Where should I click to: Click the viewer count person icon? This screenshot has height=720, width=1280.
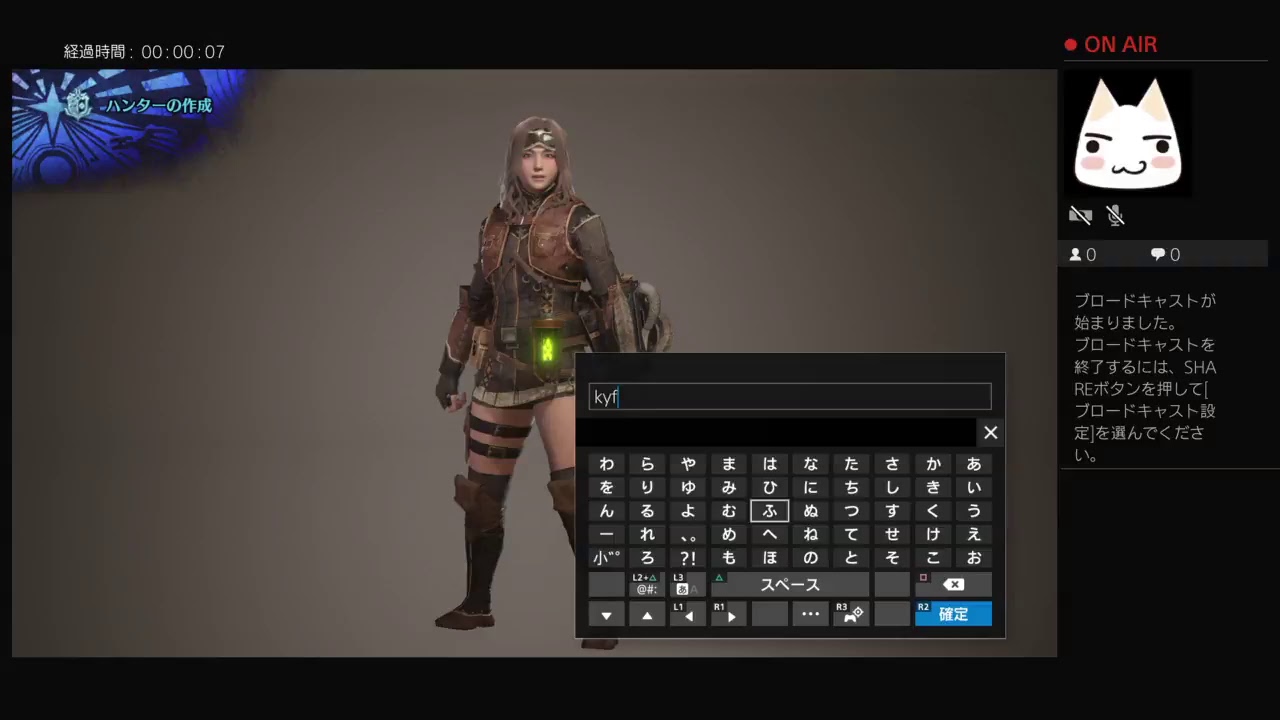1076,254
